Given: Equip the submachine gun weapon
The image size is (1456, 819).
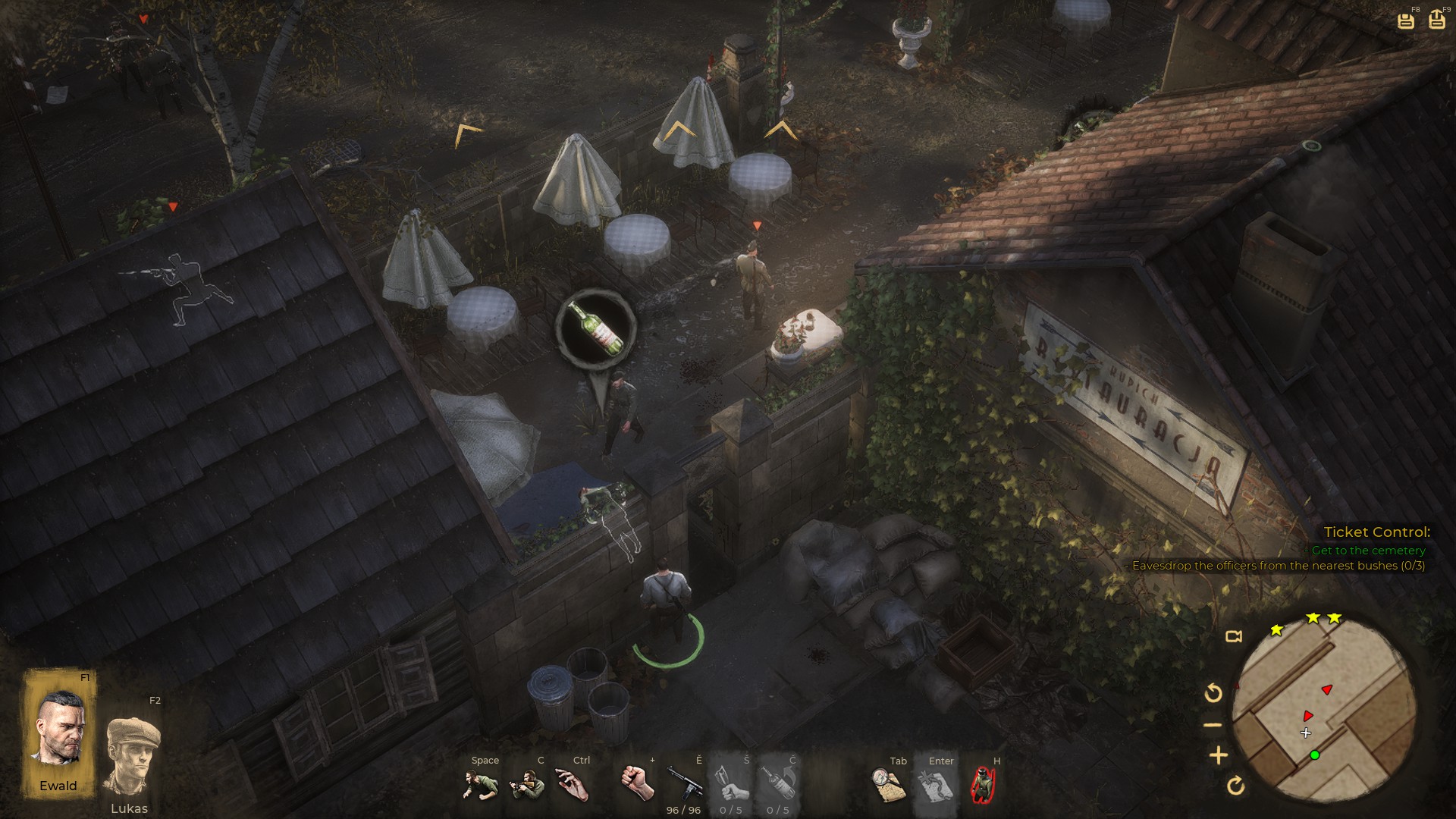Looking at the screenshot, I should 683,783.
